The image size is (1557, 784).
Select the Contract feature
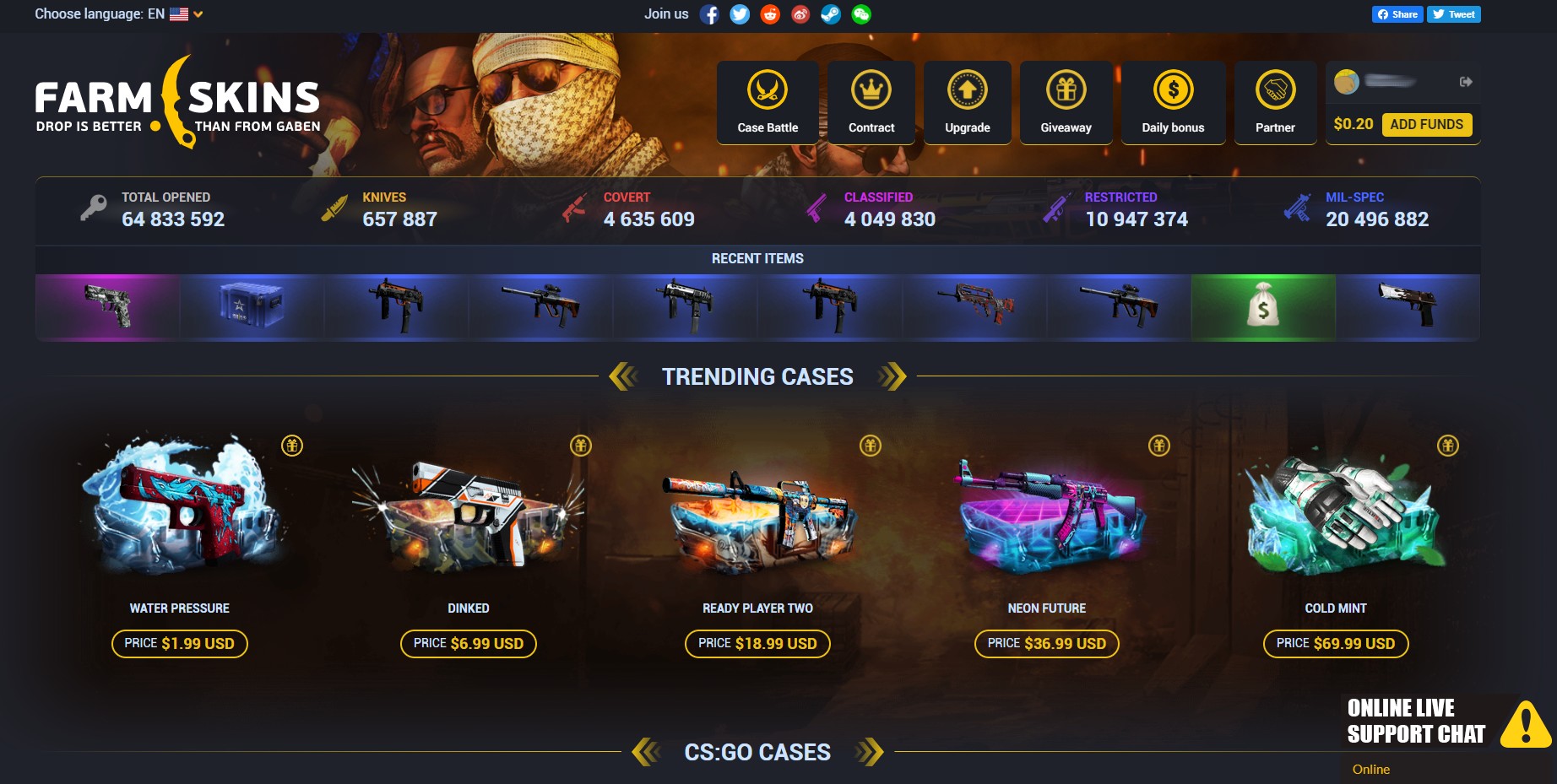[871, 101]
